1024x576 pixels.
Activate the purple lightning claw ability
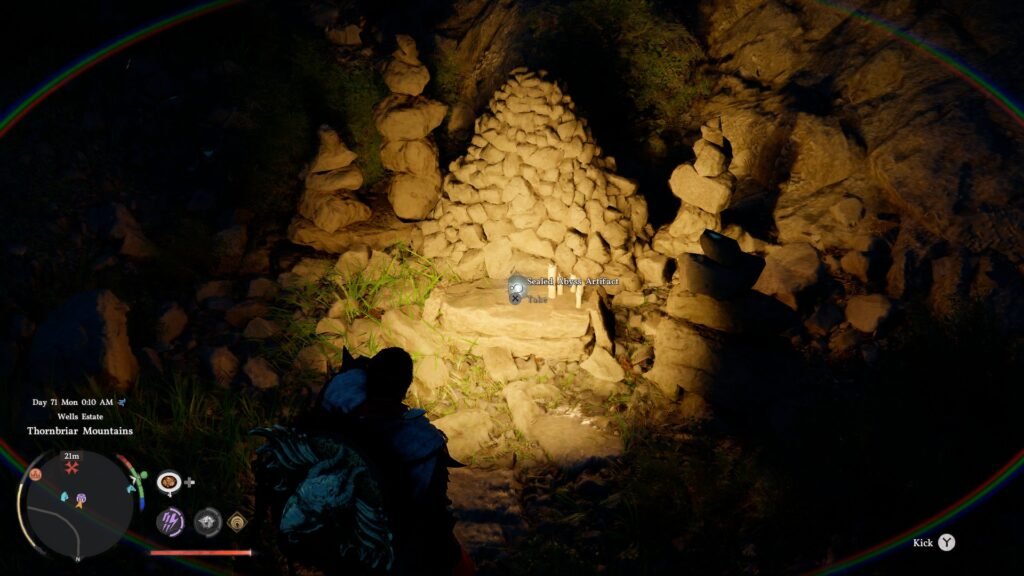[x=170, y=521]
